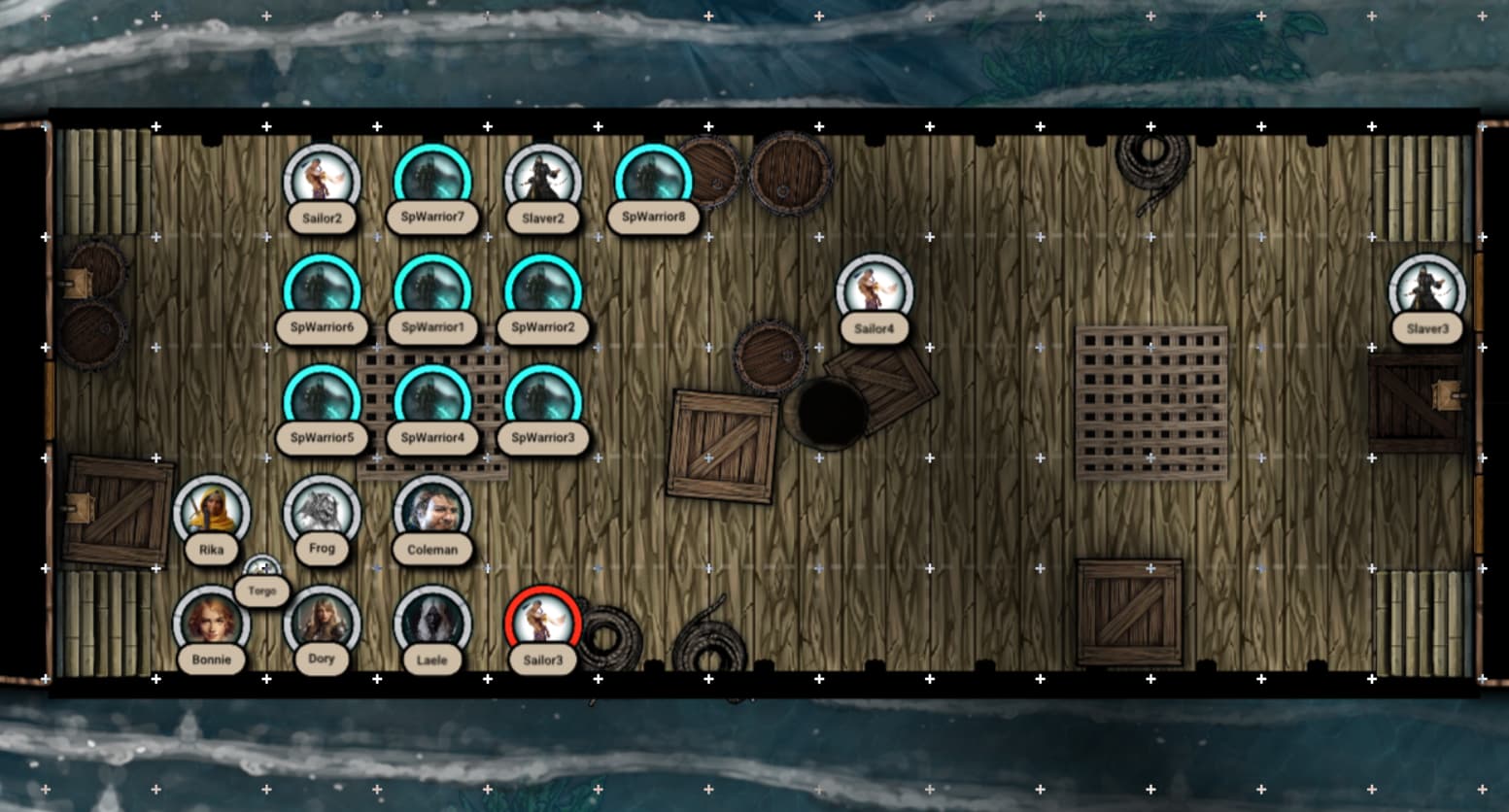1509x812 pixels.
Task: Select Rika's character token
Action: (x=211, y=513)
